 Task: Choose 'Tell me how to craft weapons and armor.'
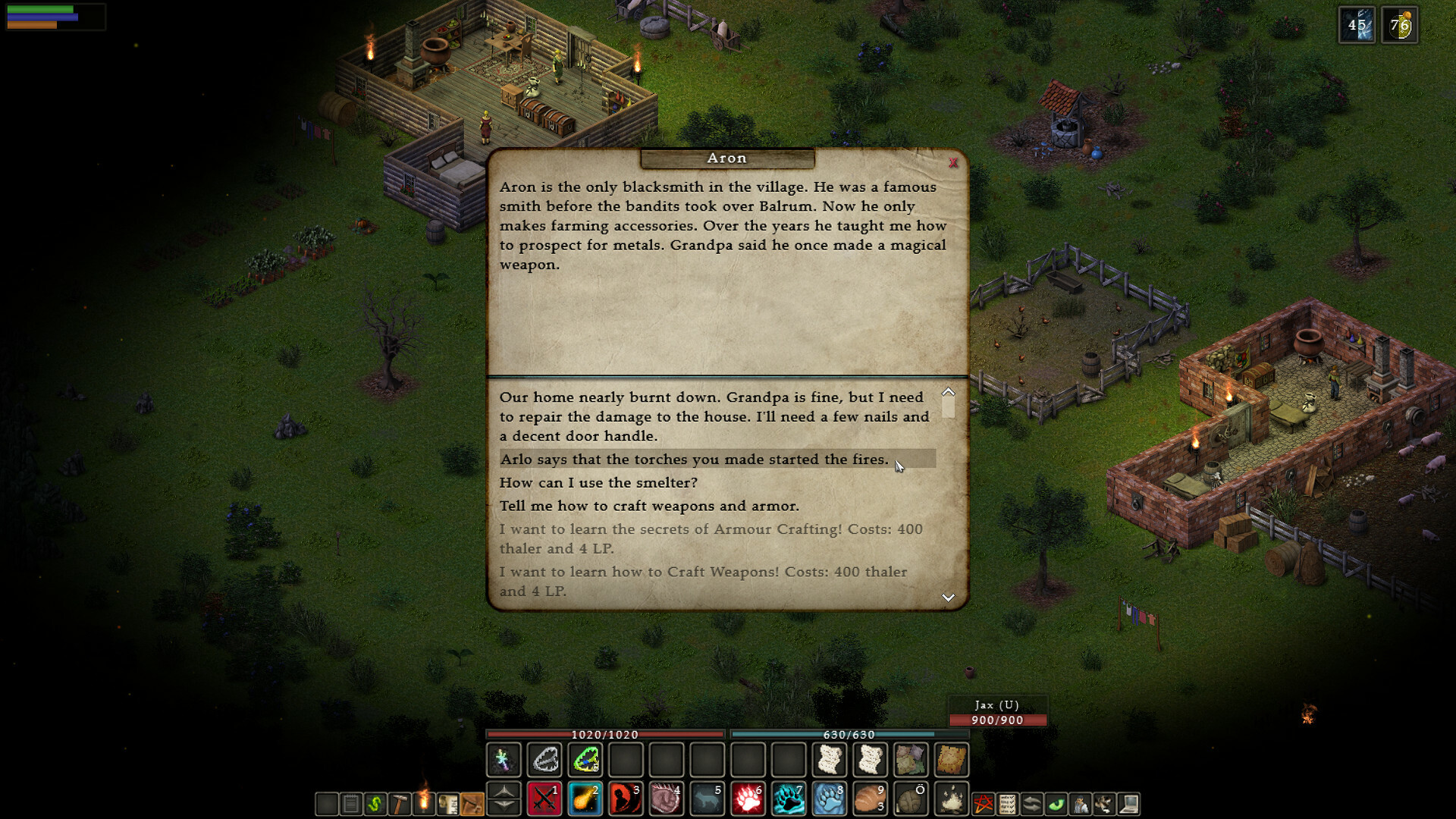(652, 506)
